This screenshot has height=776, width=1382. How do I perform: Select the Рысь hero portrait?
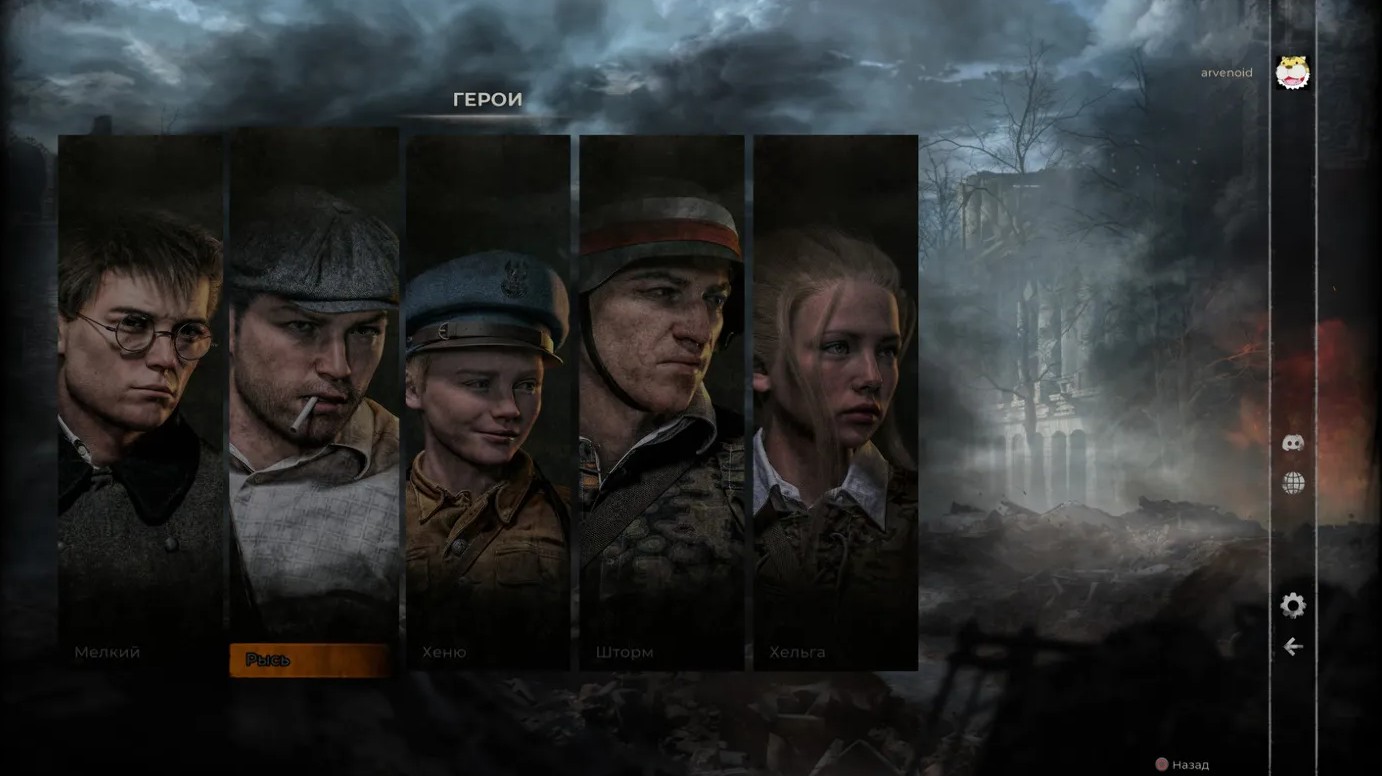314,400
